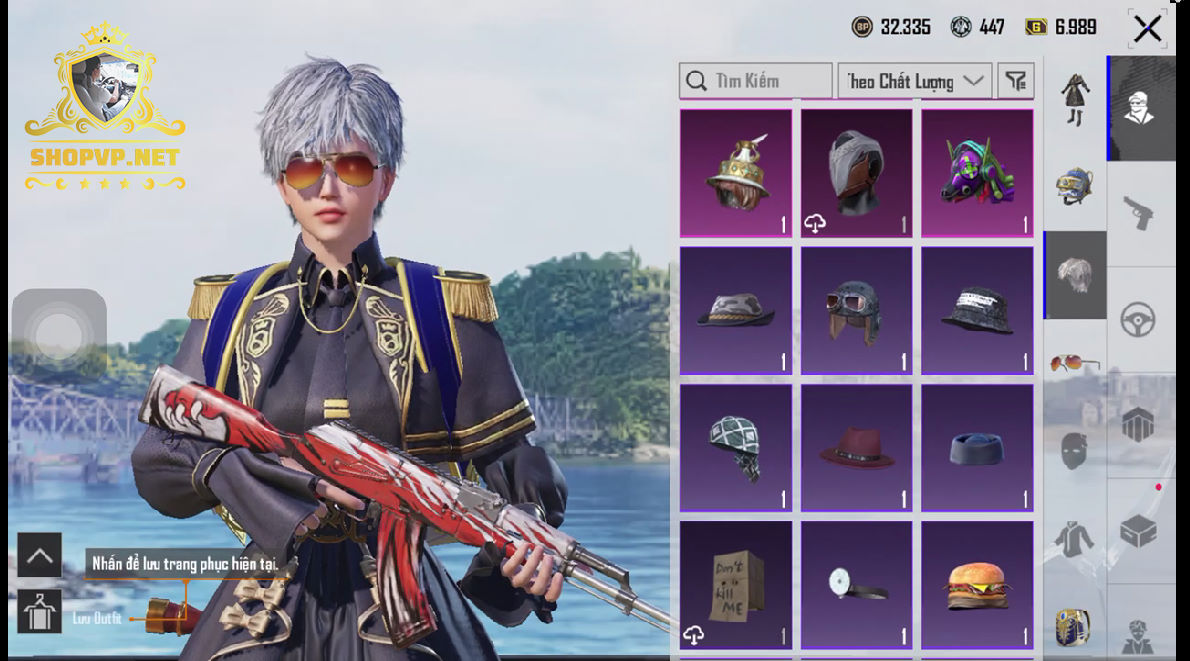1190x661 pixels.
Task: Pick the aviator helmet with goggles
Action: 857,310
